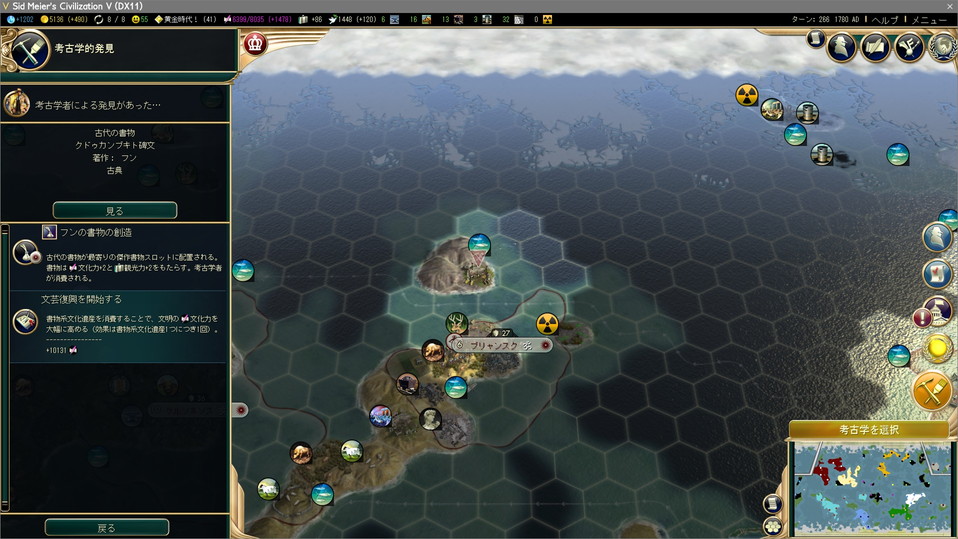Click the archaeology pickaxe and brush action button

[933, 391]
